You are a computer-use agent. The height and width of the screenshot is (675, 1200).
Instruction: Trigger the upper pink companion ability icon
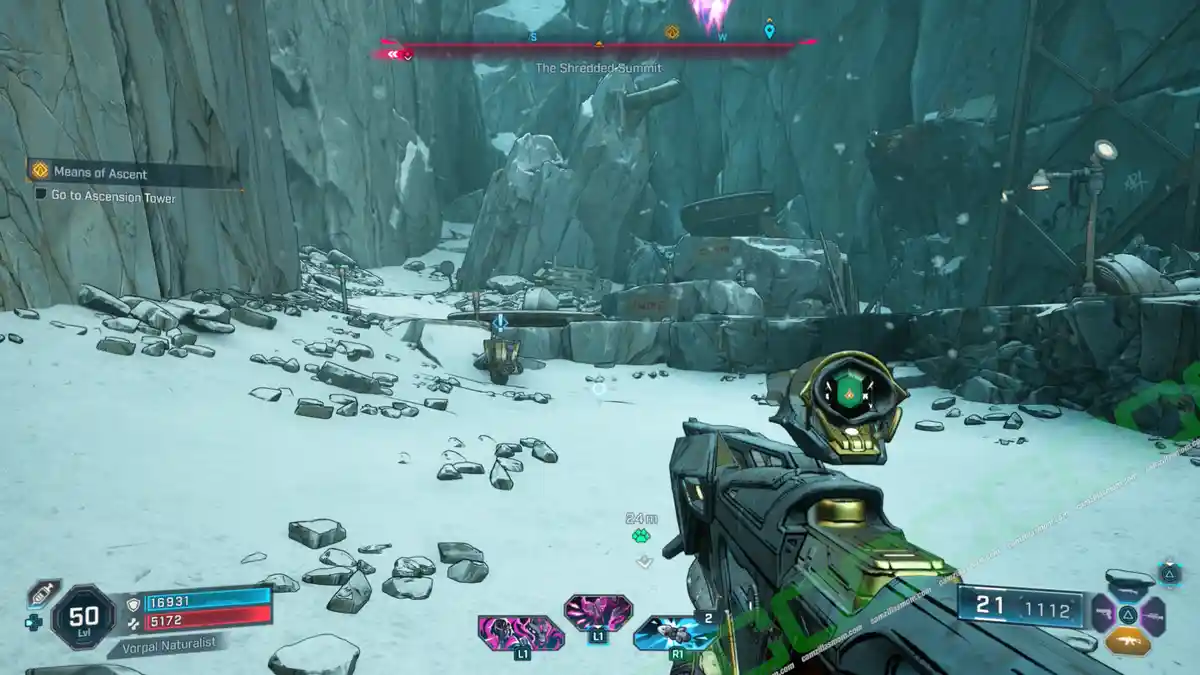tap(598, 612)
